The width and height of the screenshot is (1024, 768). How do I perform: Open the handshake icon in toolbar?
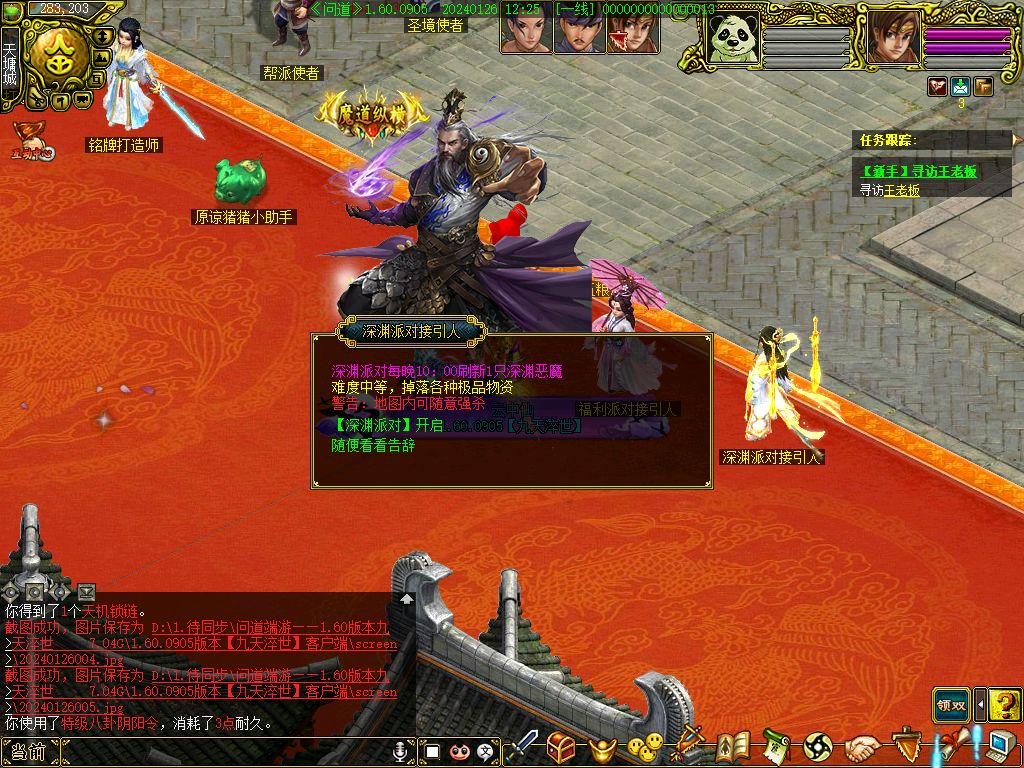pyautogui.click(x=862, y=747)
